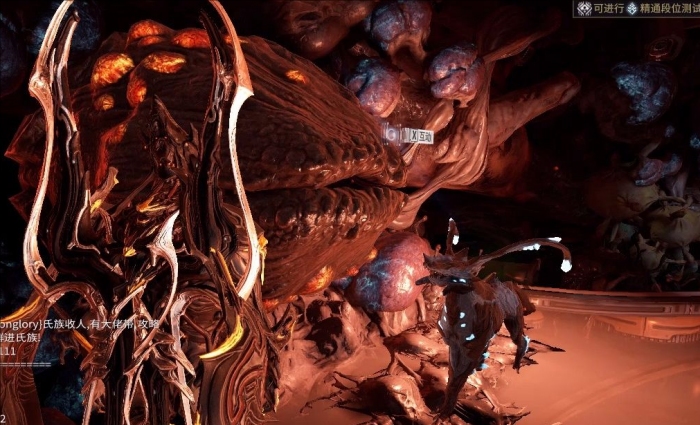Image resolution: width=700 pixels, height=425 pixels.
Task: Click the clan recruitment chat message
Action: point(74,325)
